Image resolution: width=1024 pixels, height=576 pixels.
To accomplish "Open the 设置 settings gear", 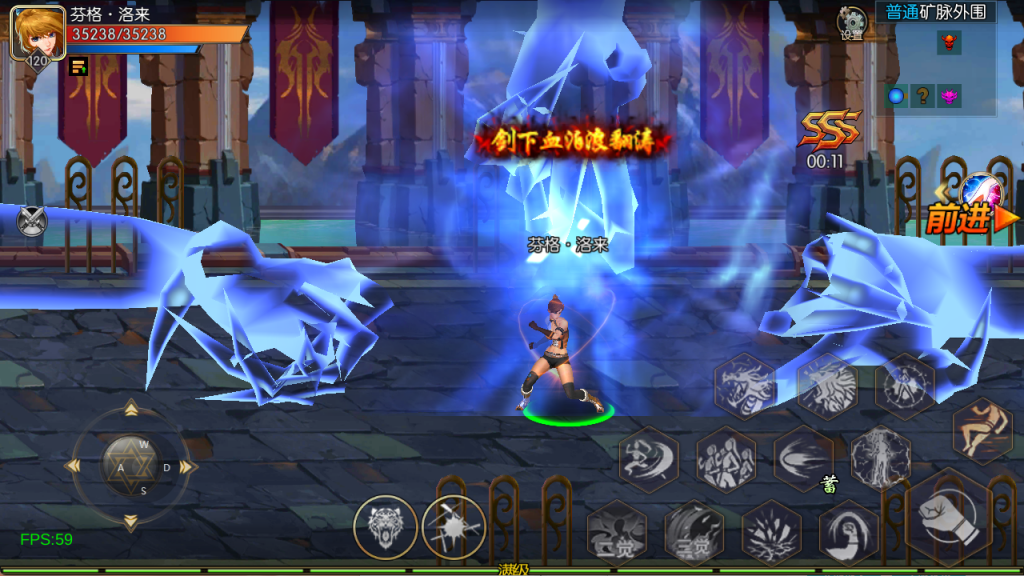I will (x=852, y=22).
